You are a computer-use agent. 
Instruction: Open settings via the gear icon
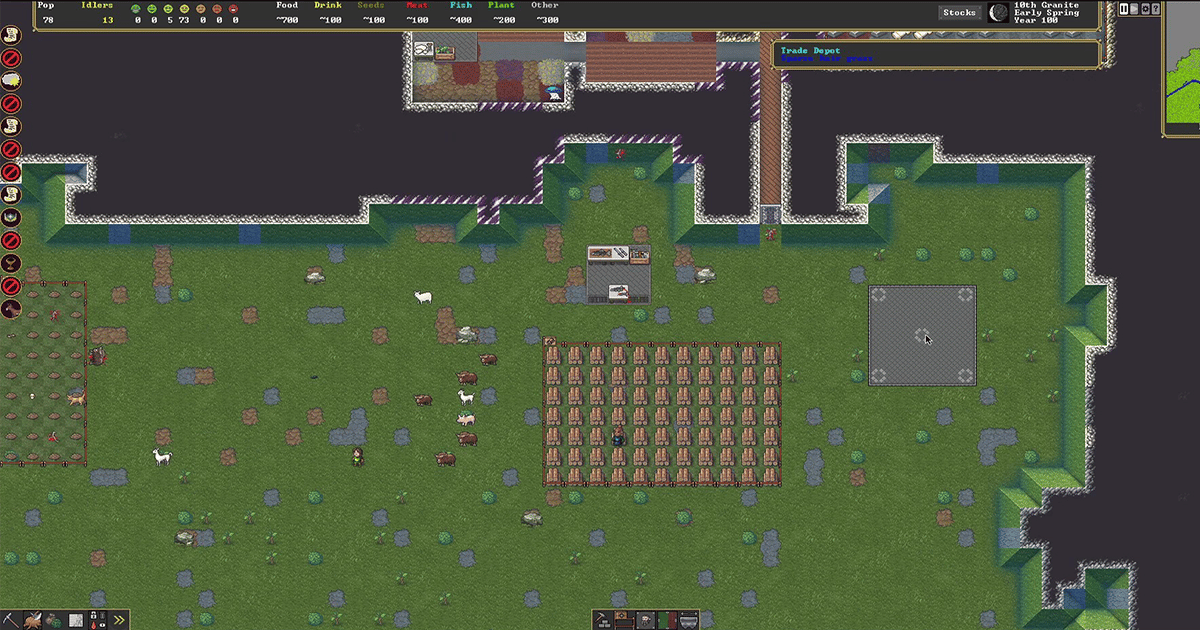tap(1146, 10)
